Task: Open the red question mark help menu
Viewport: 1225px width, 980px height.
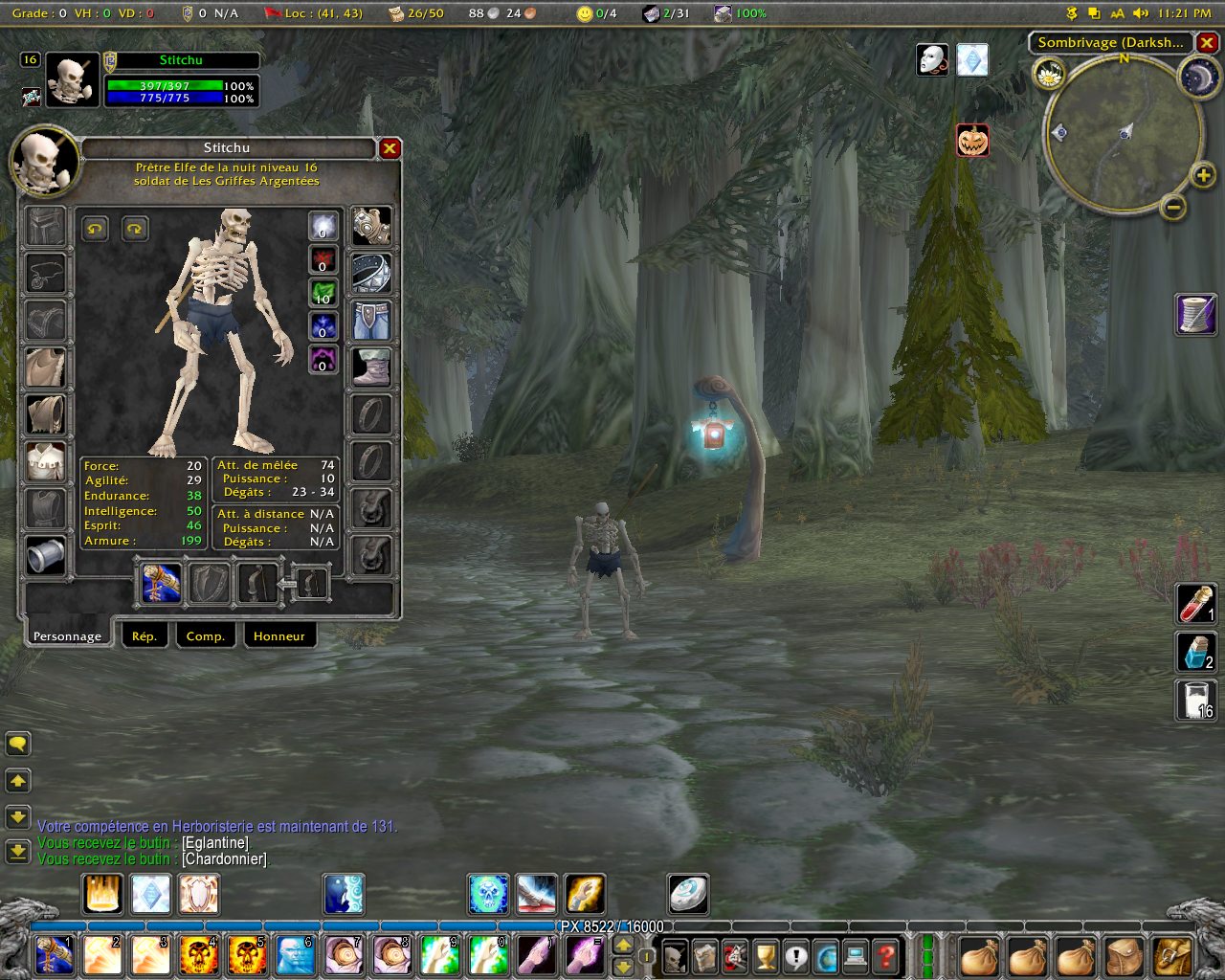Action: 887,955
